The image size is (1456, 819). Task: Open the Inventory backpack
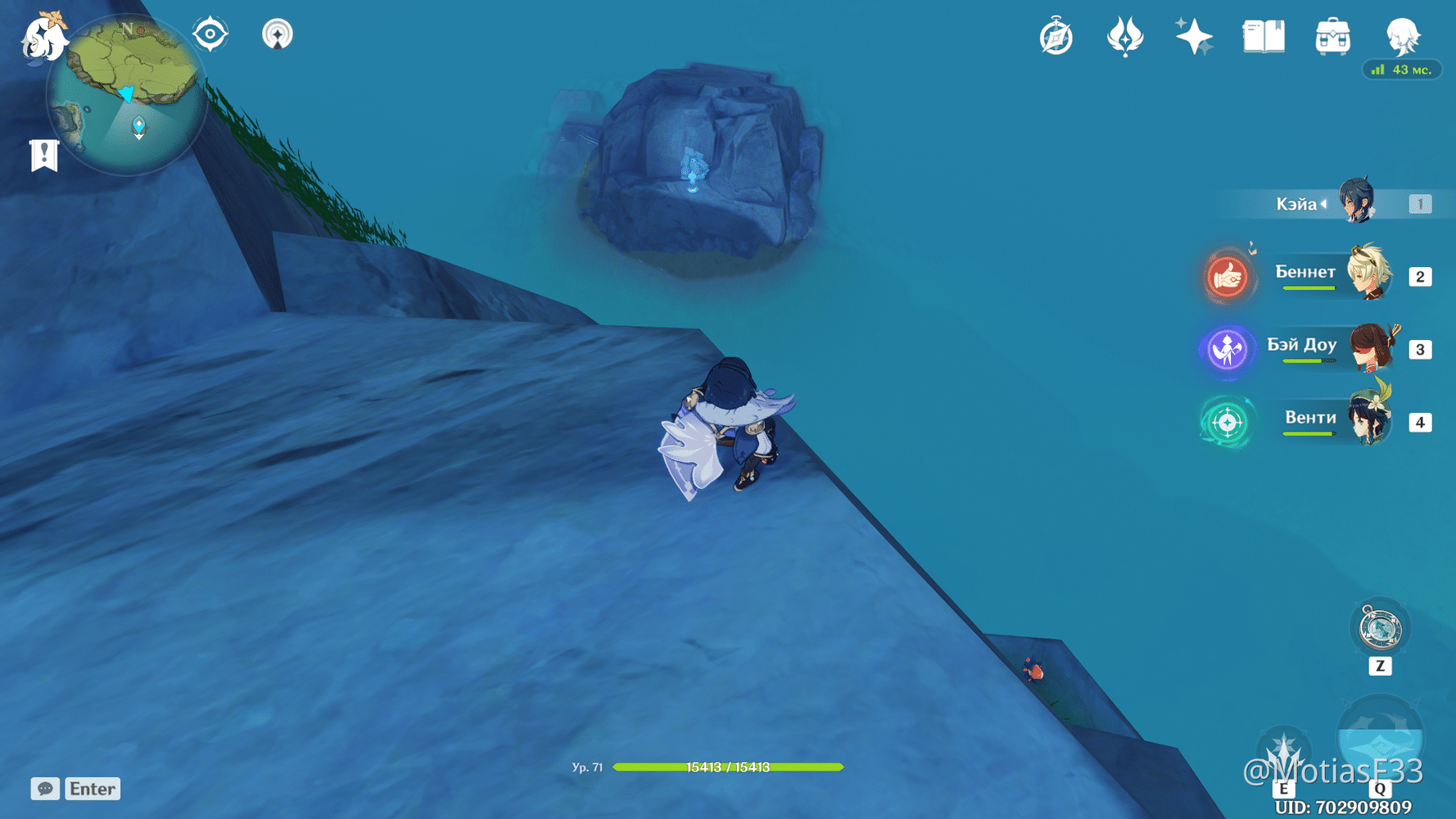(x=1332, y=37)
